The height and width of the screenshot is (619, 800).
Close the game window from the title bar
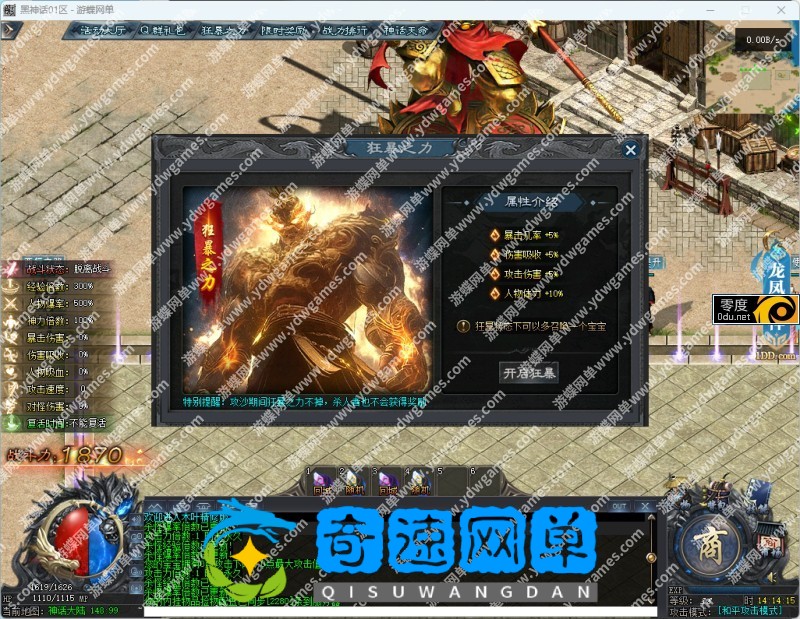click(780, 8)
